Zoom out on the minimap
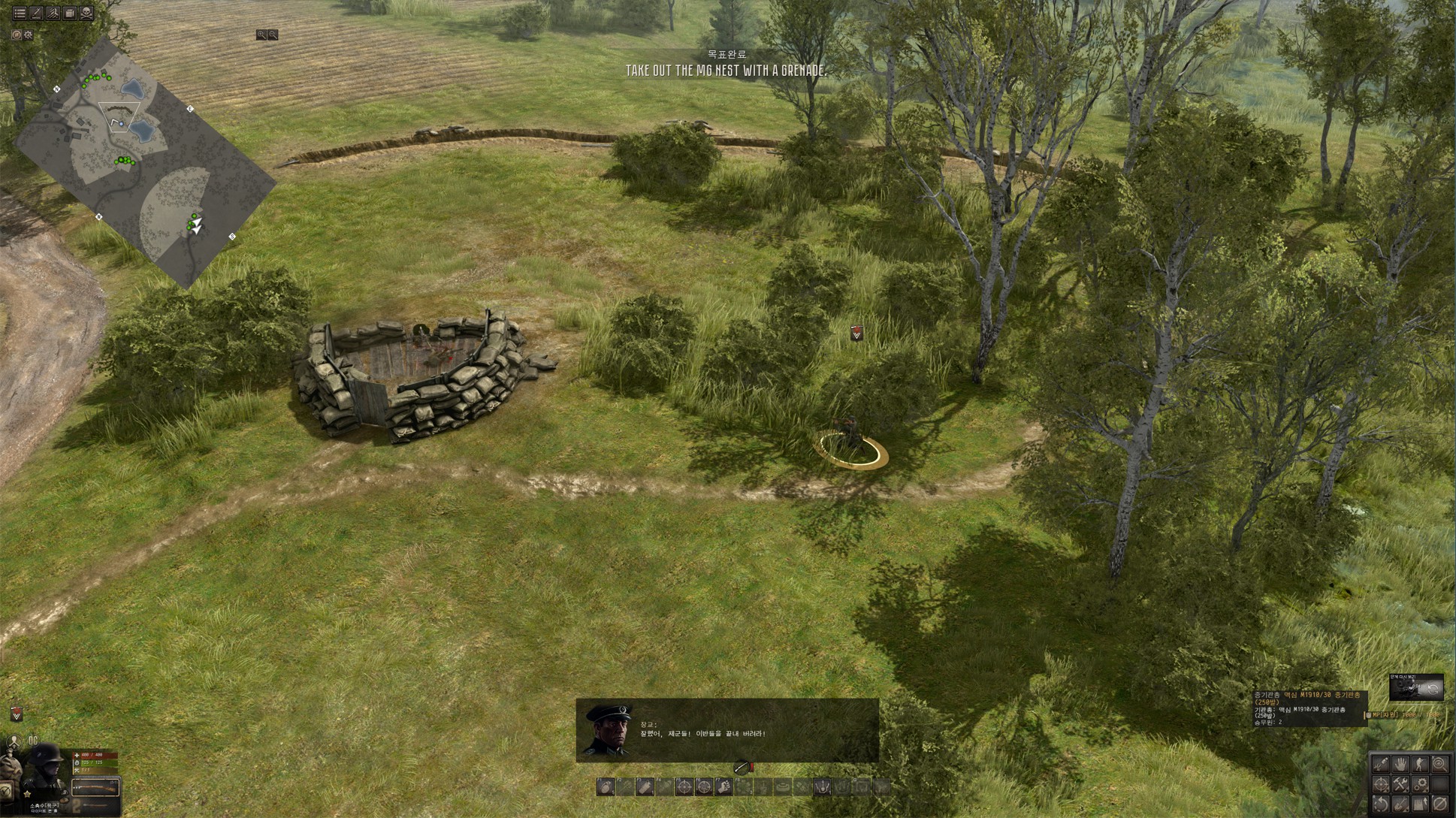The image size is (1456, 818). (x=273, y=35)
